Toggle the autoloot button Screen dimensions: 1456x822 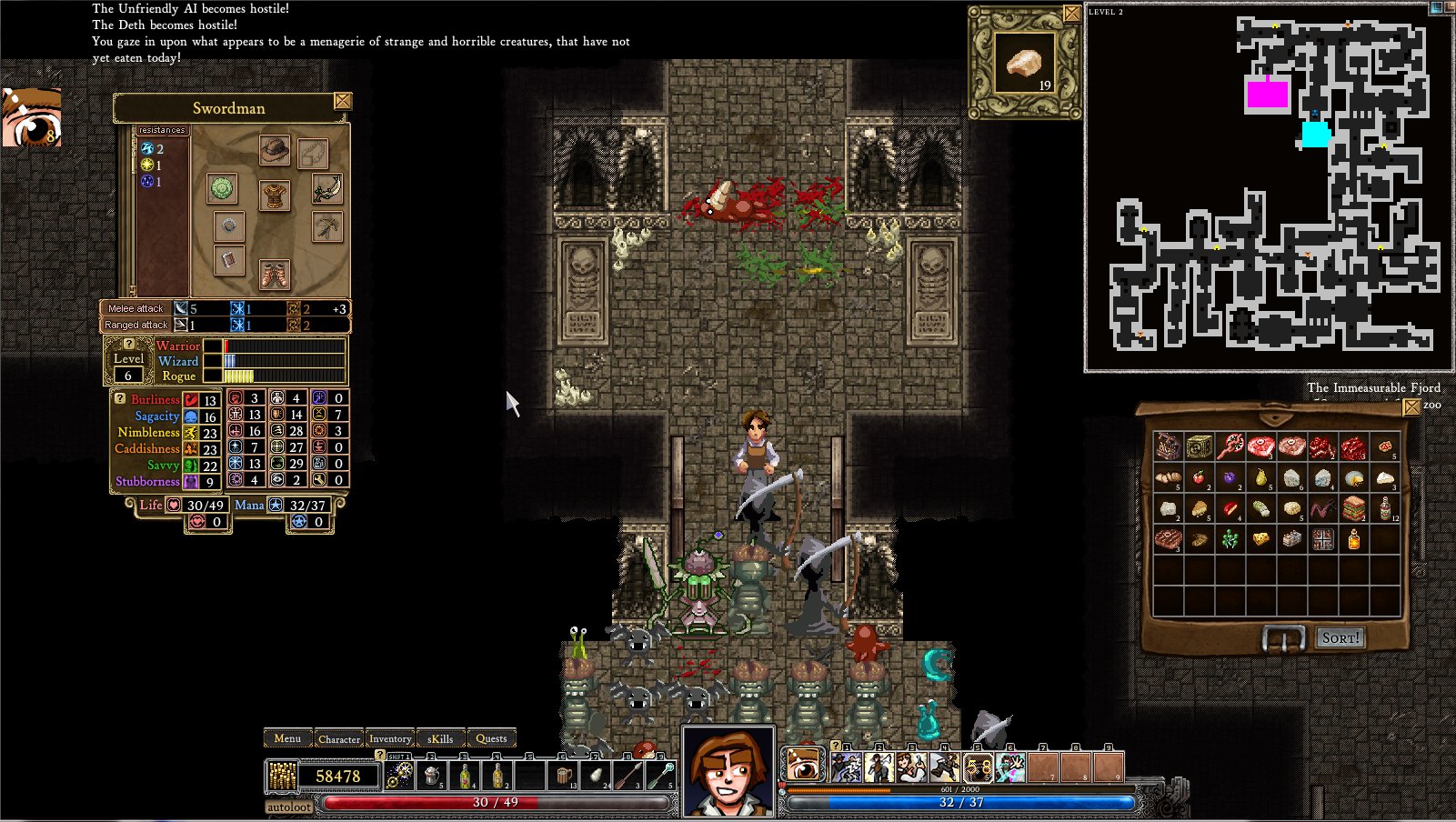coord(289,807)
